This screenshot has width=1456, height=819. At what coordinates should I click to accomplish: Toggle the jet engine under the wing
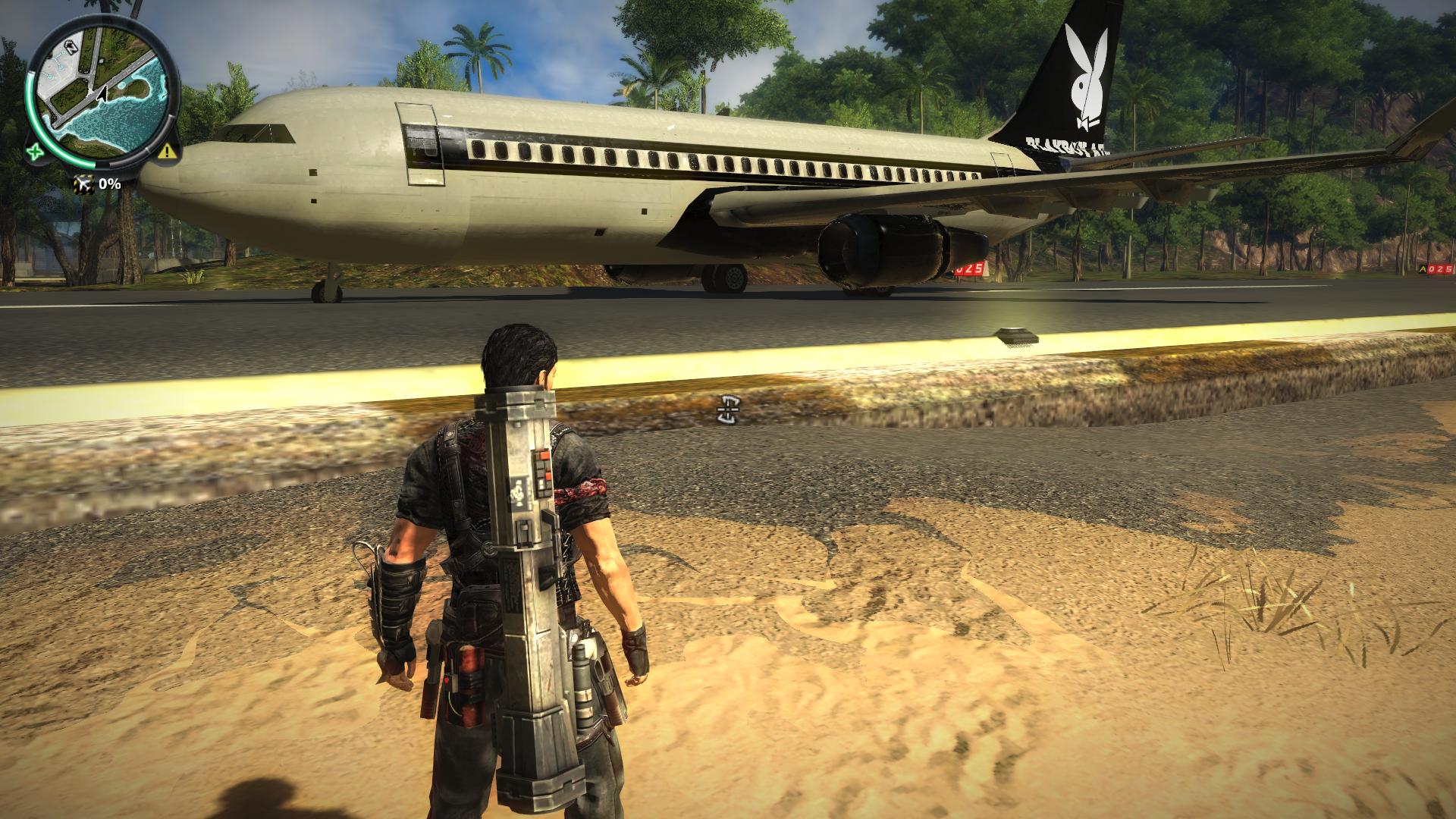coord(880,250)
